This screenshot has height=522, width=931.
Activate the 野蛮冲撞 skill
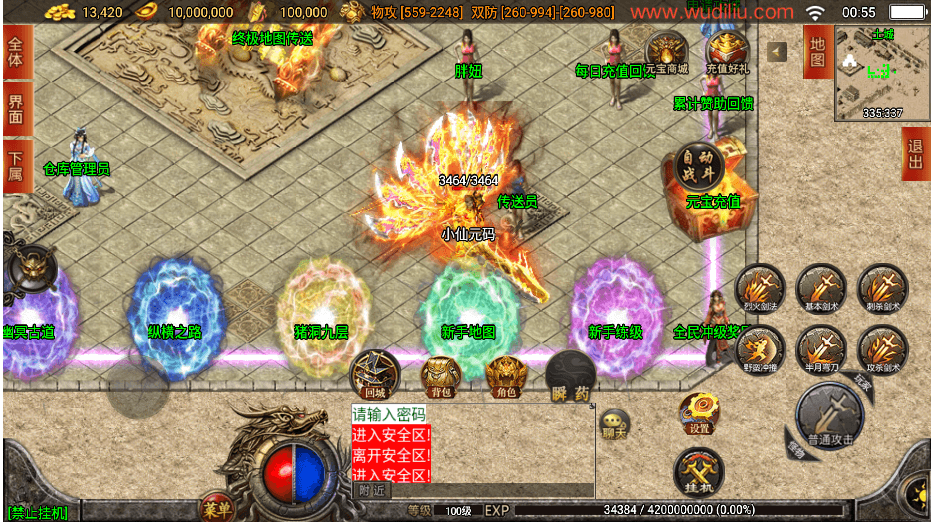[760, 350]
